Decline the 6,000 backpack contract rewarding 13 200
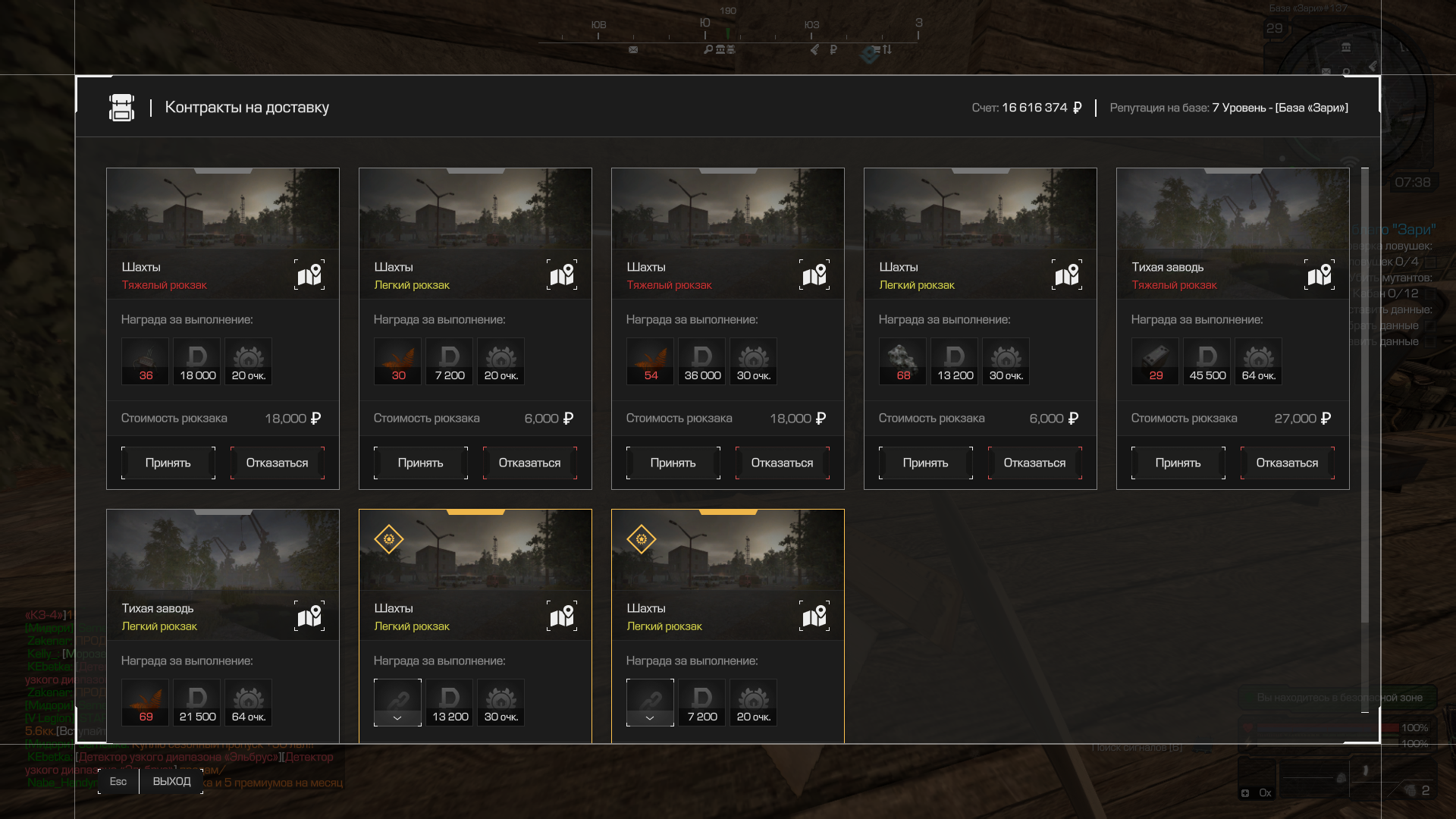Screen dimensions: 1456x819 (x=1034, y=463)
